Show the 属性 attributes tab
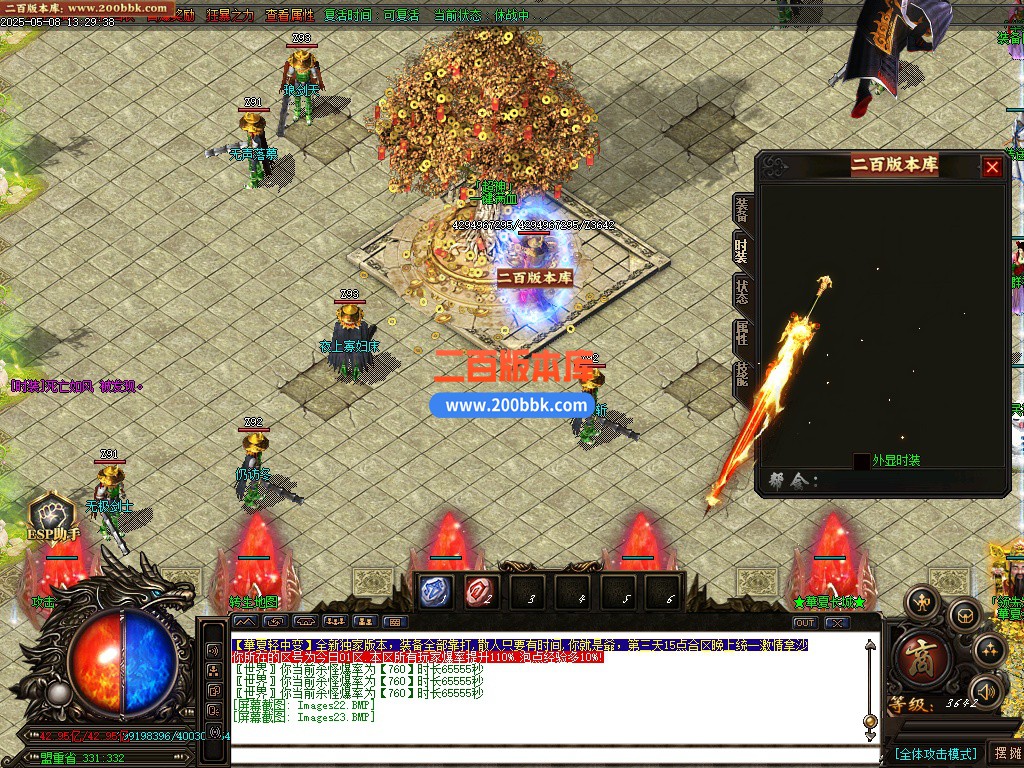1024x768 pixels. (x=742, y=334)
